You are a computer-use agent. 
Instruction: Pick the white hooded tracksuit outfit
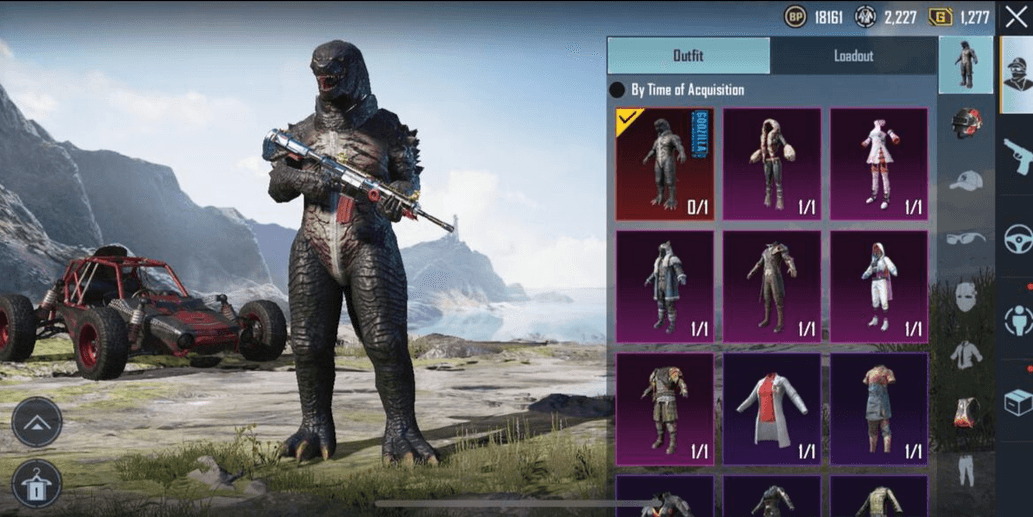pyautogui.click(x=878, y=286)
